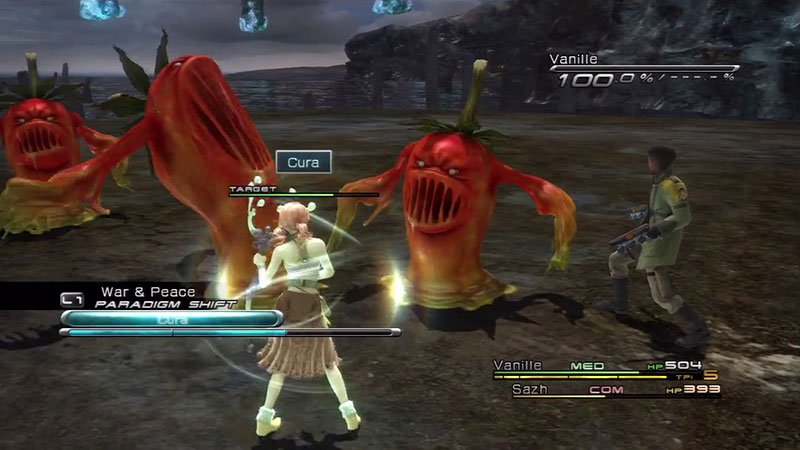Open the War & Peace Paradigm Shift banner
Screen dimensions: 800x450
(150, 297)
